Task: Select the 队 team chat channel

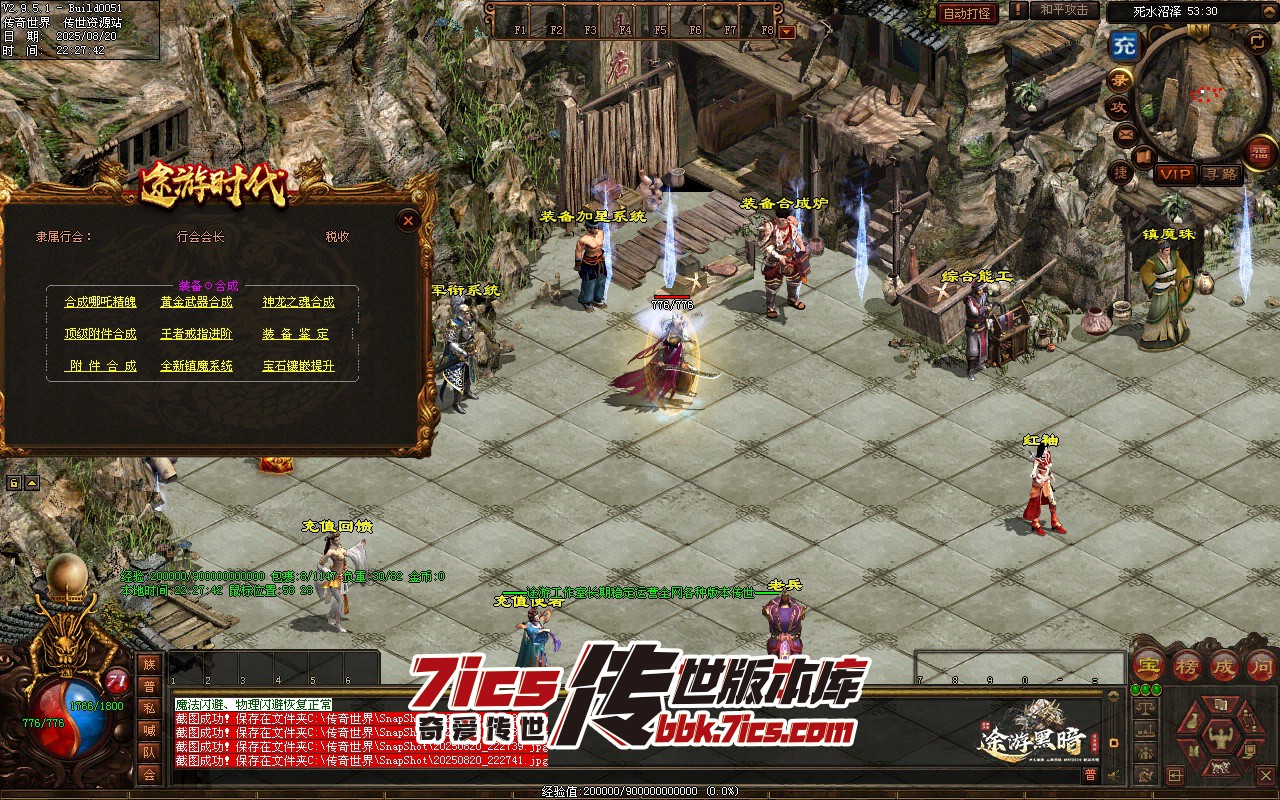Action: tap(149, 752)
